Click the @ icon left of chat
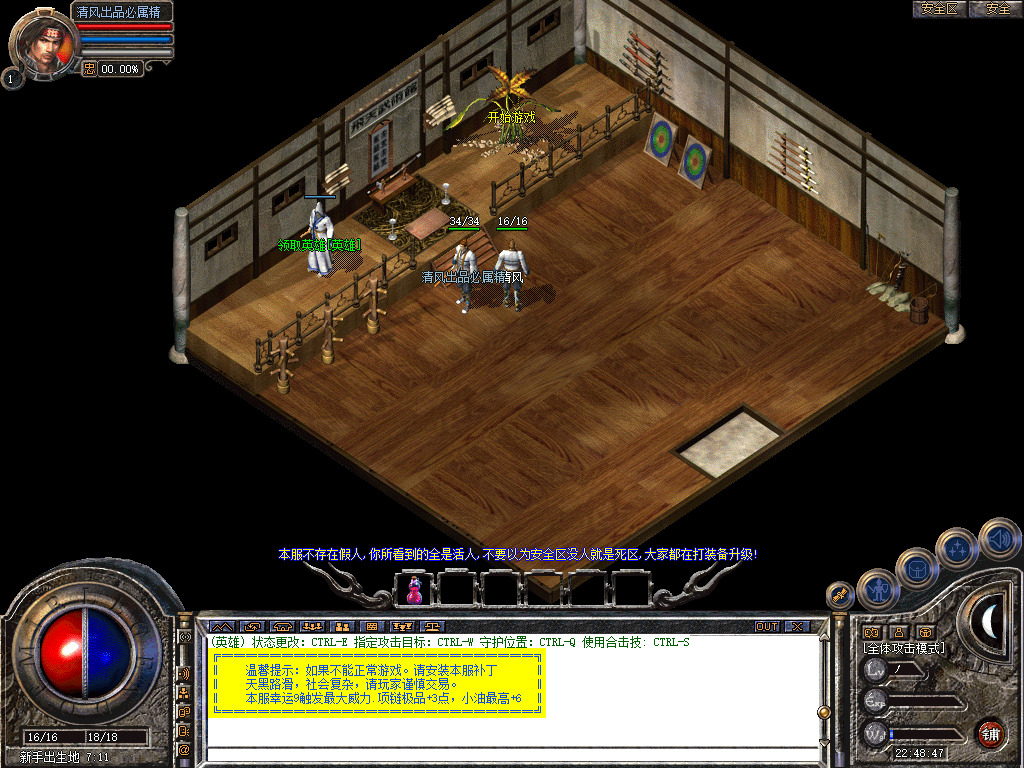Screen dimensions: 1024x768 [184, 749]
